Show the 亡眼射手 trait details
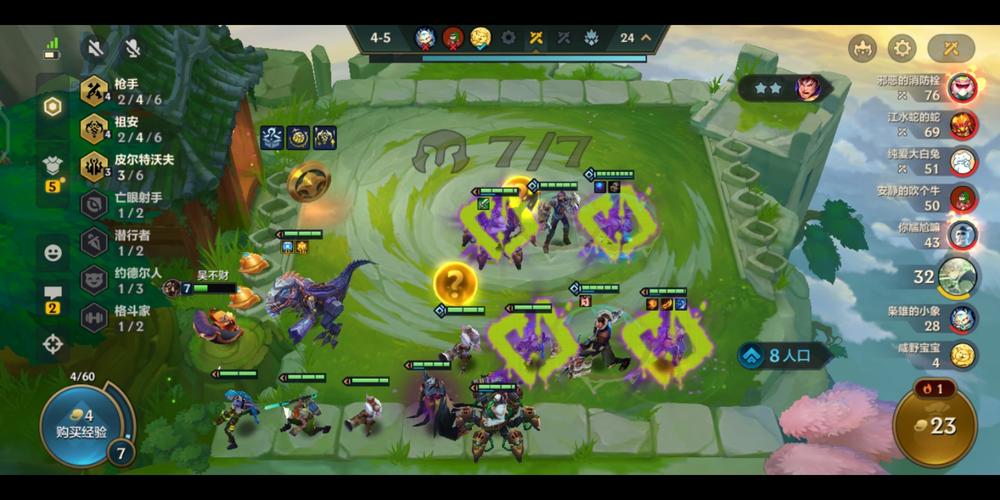Screen dimensions: 1000x500 pyautogui.click(x=124, y=205)
